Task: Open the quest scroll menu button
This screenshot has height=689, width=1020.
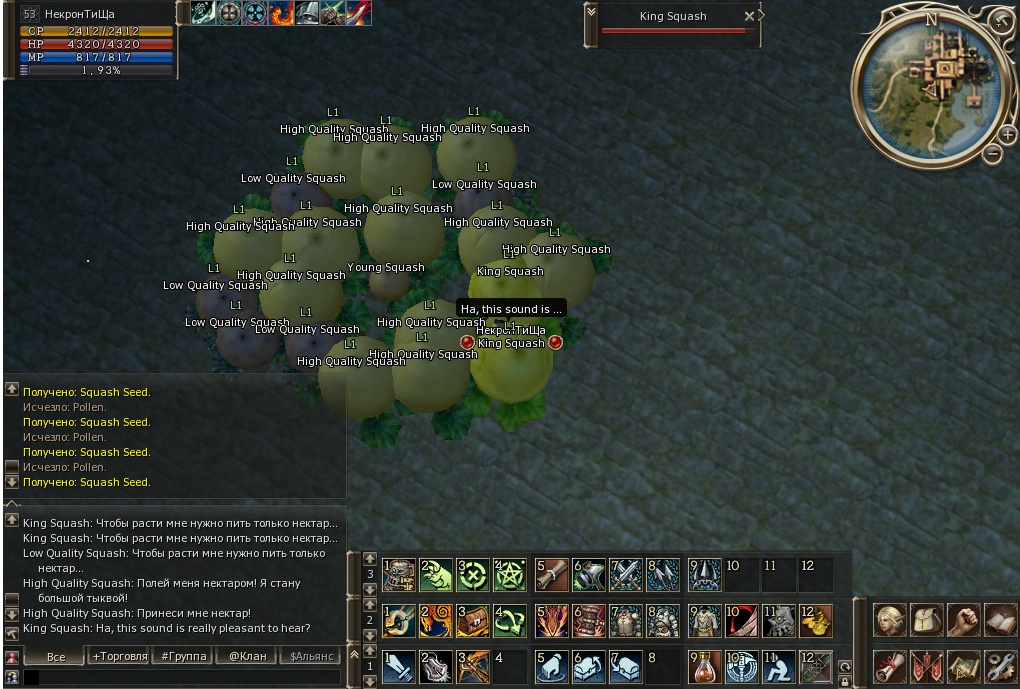Action: 889,666
